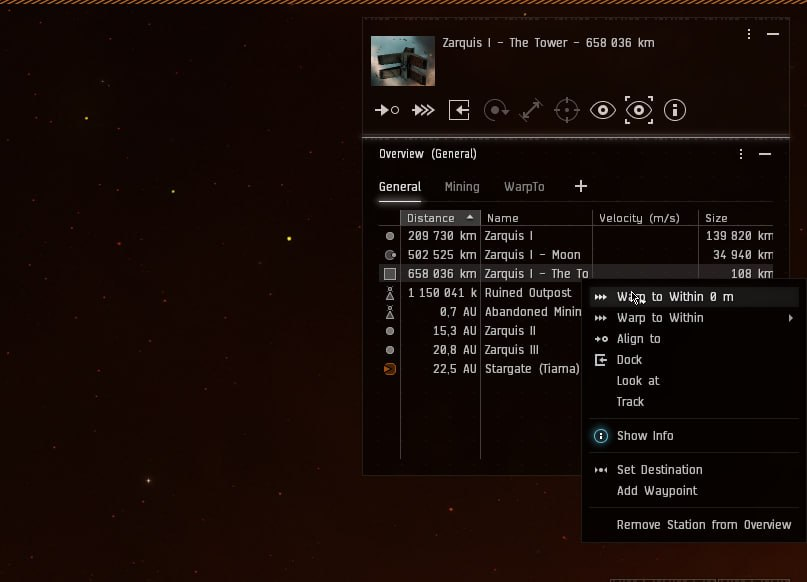Select the Zarquis I - Moon row
This screenshot has height=582, width=807.
pyautogui.click(x=531, y=255)
